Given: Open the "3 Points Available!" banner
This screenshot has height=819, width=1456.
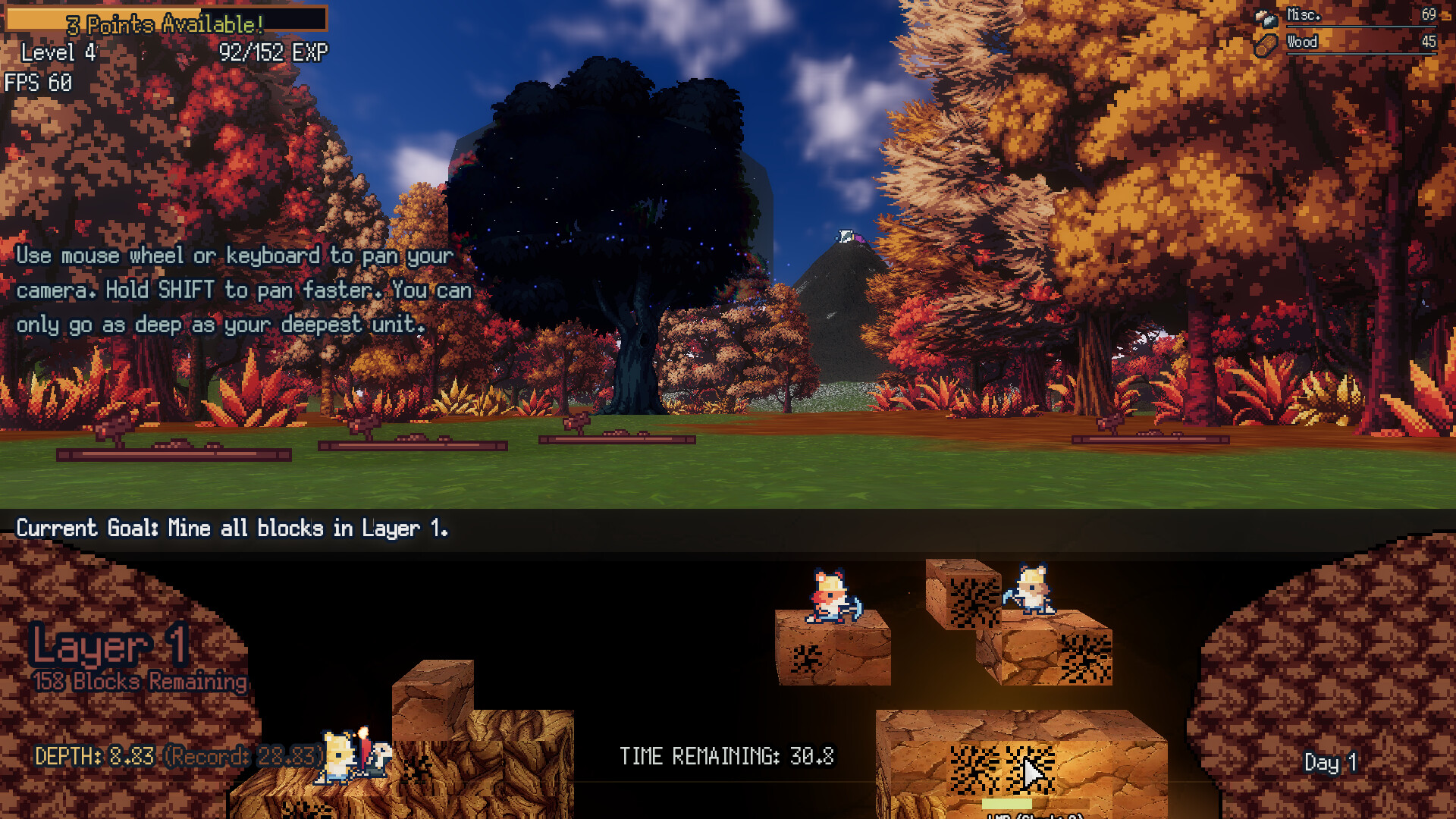Looking at the screenshot, I should click(165, 25).
